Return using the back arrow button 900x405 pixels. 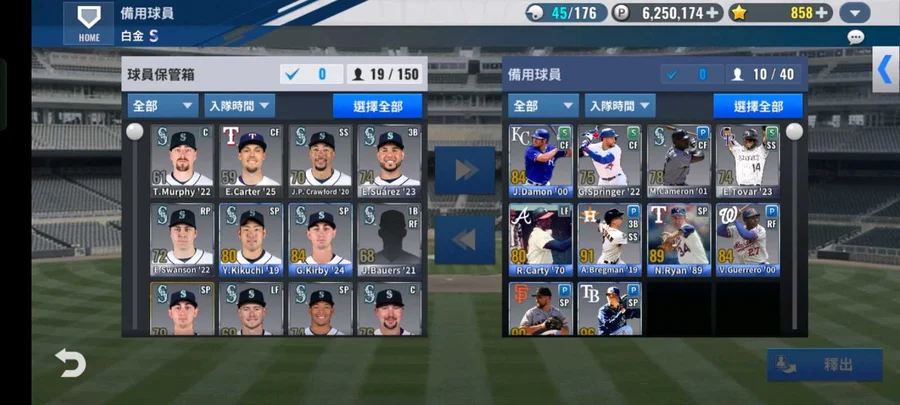71,364
